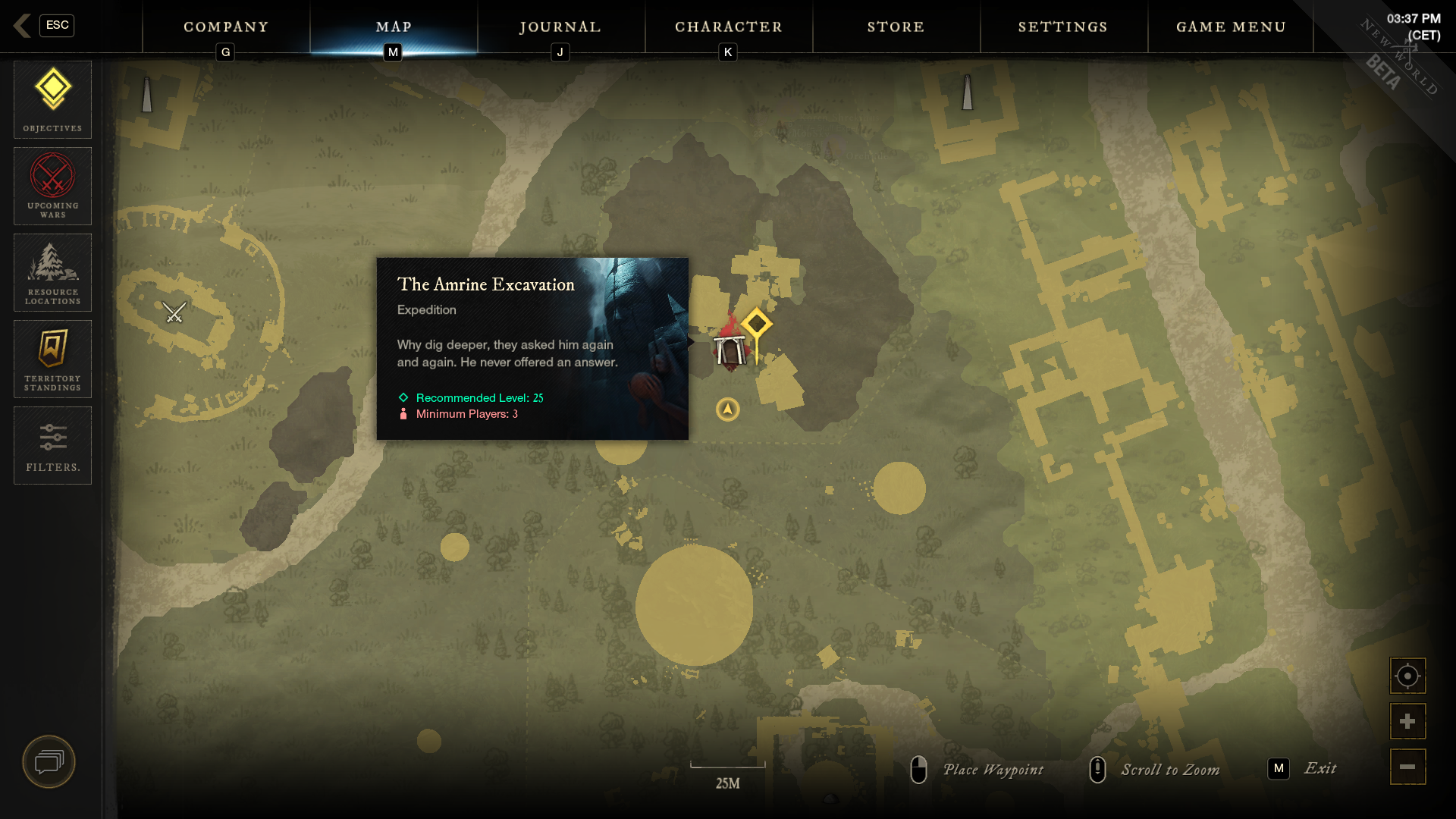Click the yellow objective marker on the map
The height and width of the screenshot is (819, 1456).
(x=756, y=322)
